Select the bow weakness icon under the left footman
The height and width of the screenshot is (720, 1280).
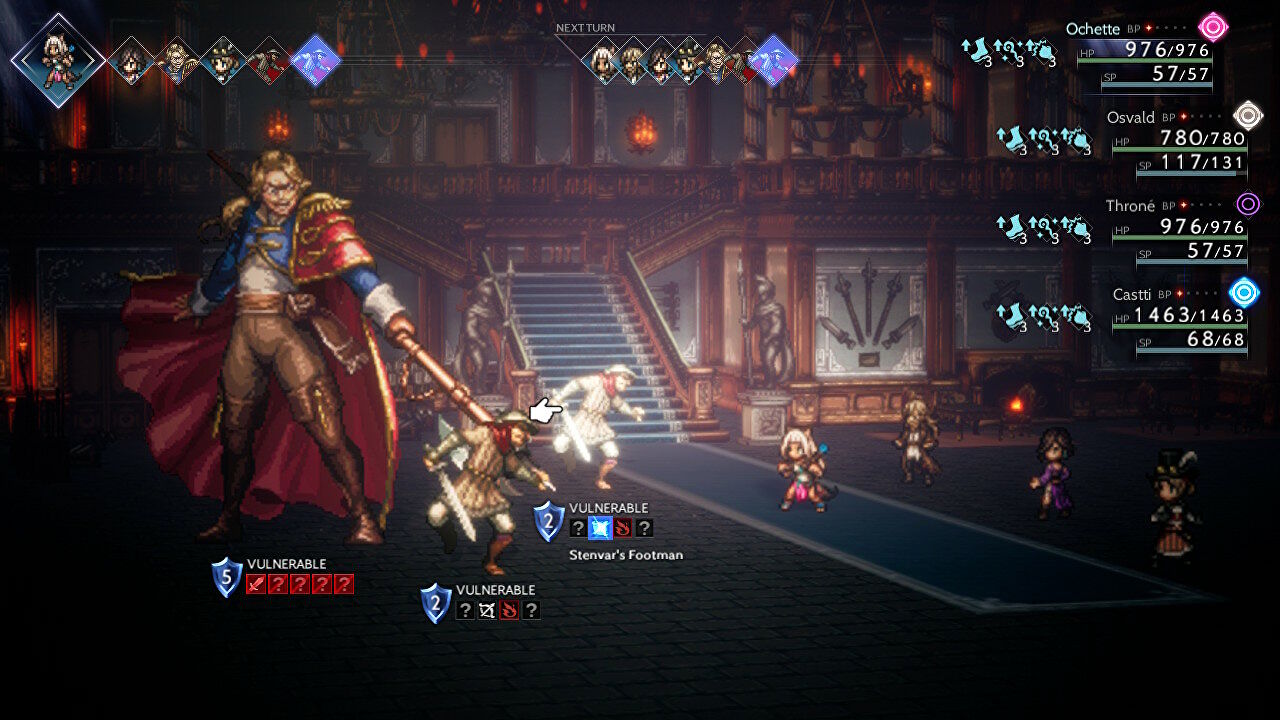pyautogui.click(x=487, y=610)
